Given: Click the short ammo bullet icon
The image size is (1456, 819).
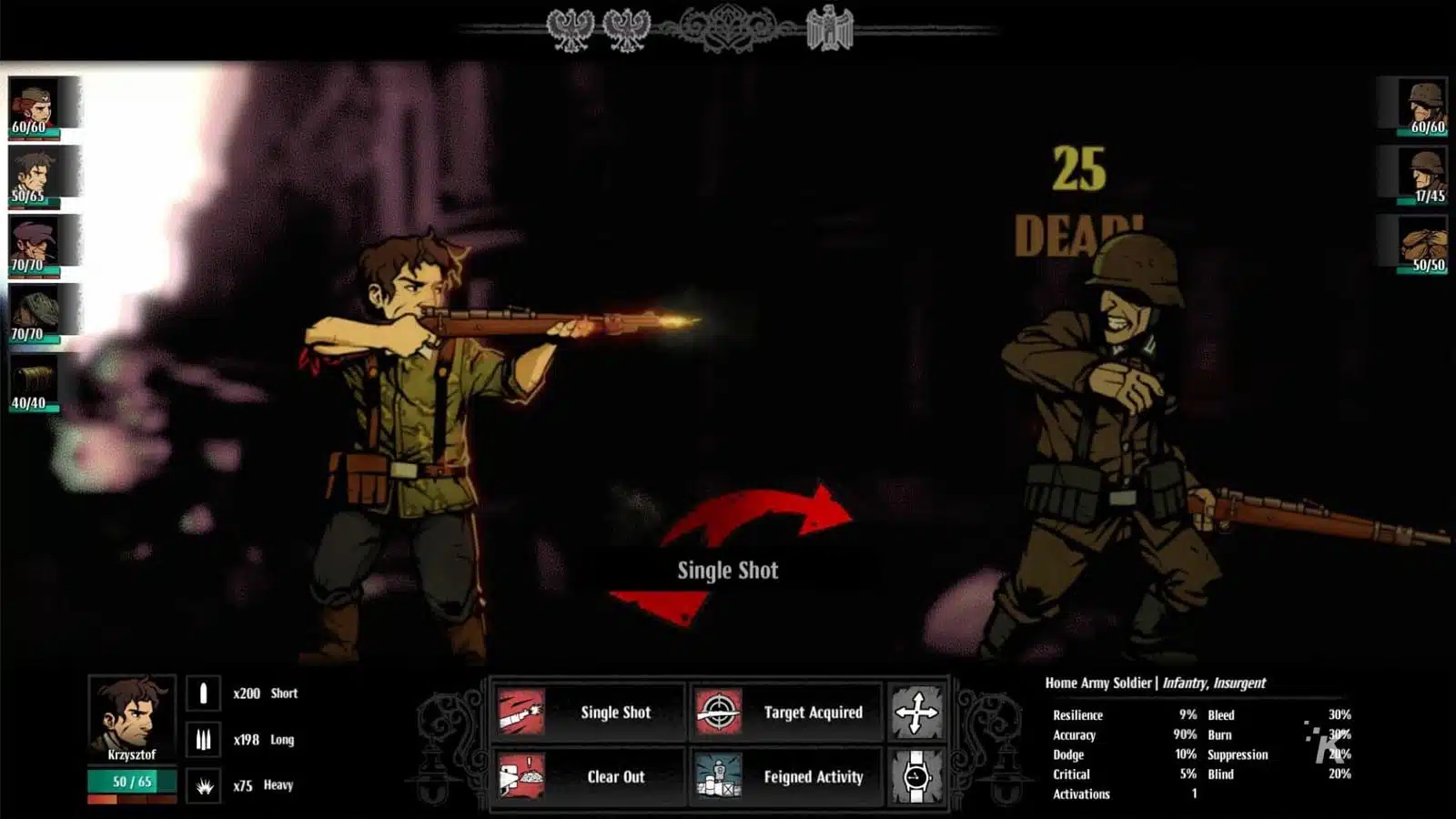Looking at the screenshot, I should pyautogui.click(x=202, y=693).
